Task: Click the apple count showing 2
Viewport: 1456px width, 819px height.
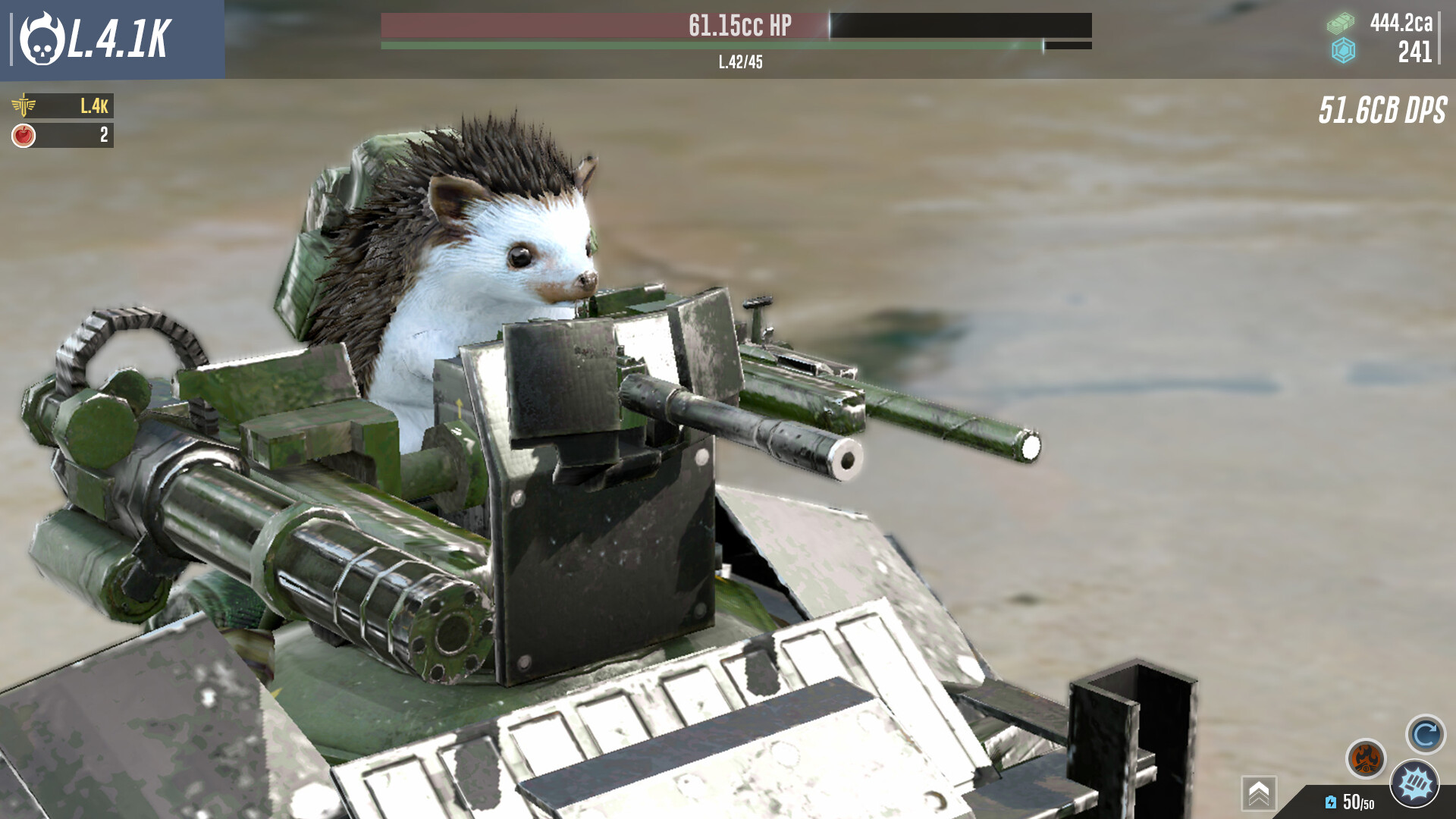Action: point(104,136)
